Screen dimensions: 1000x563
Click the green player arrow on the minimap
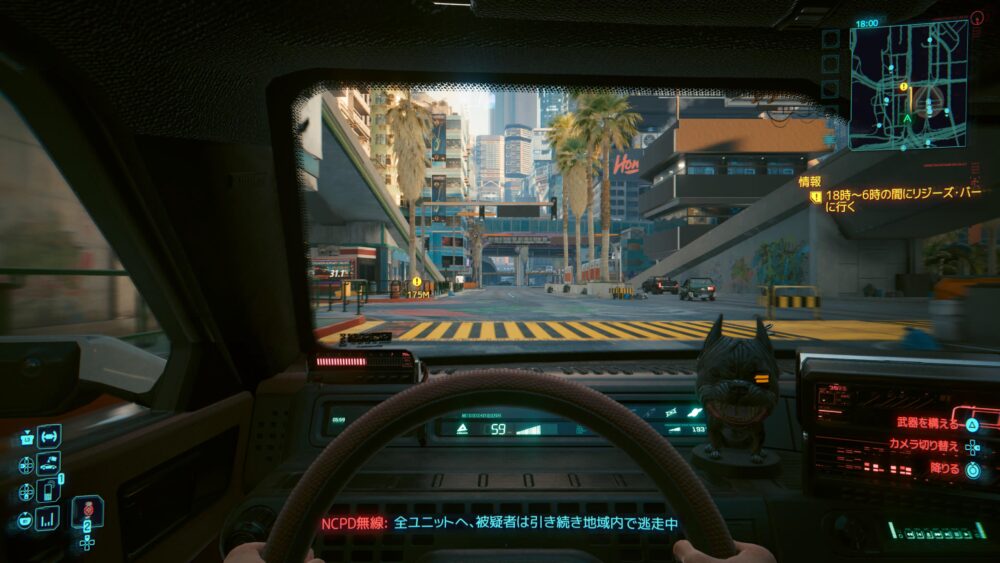pyautogui.click(x=906, y=118)
